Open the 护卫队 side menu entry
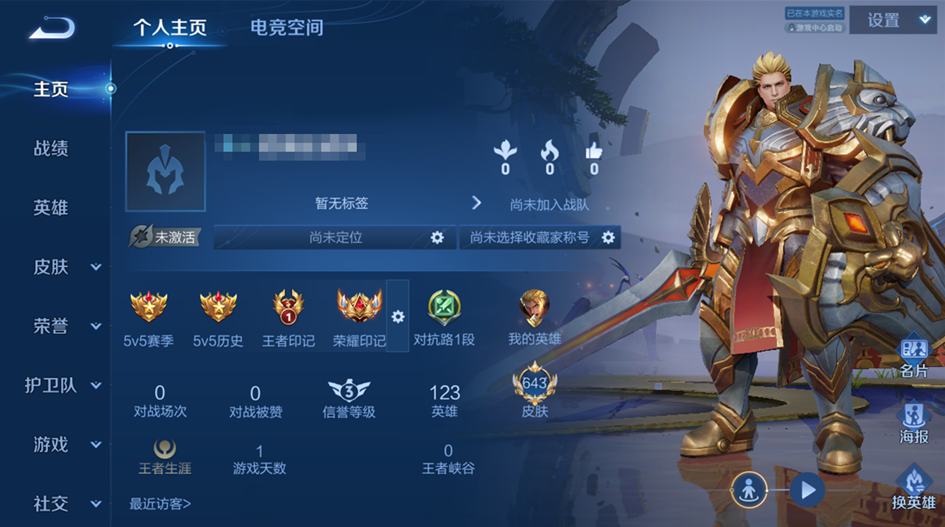Viewport: 945px width, 527px height. click(60, 385)
